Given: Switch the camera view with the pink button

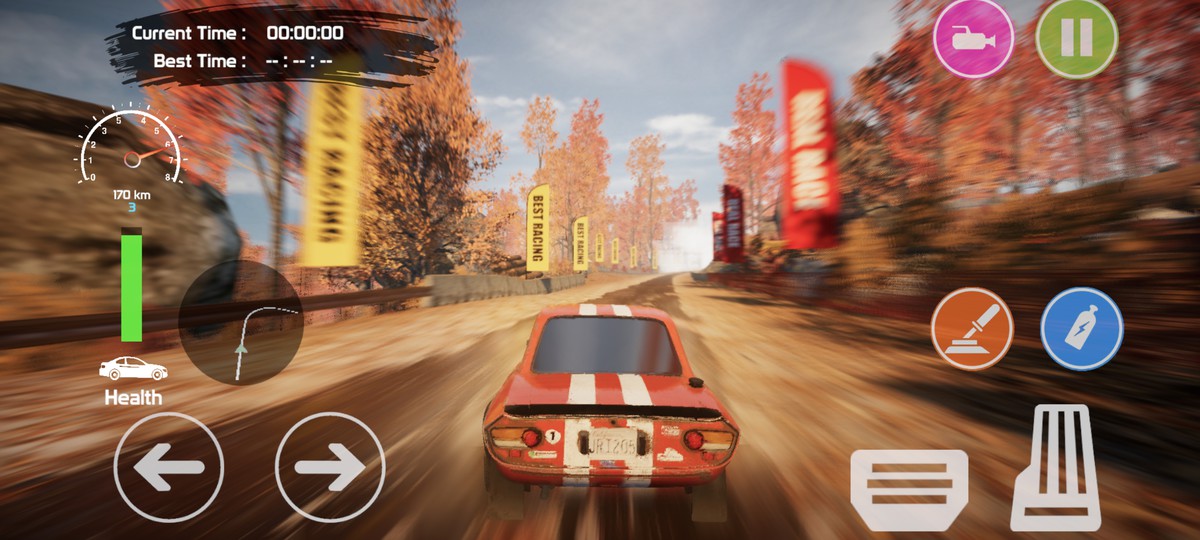Looking at the screenshot, I should tap(973, 39).
